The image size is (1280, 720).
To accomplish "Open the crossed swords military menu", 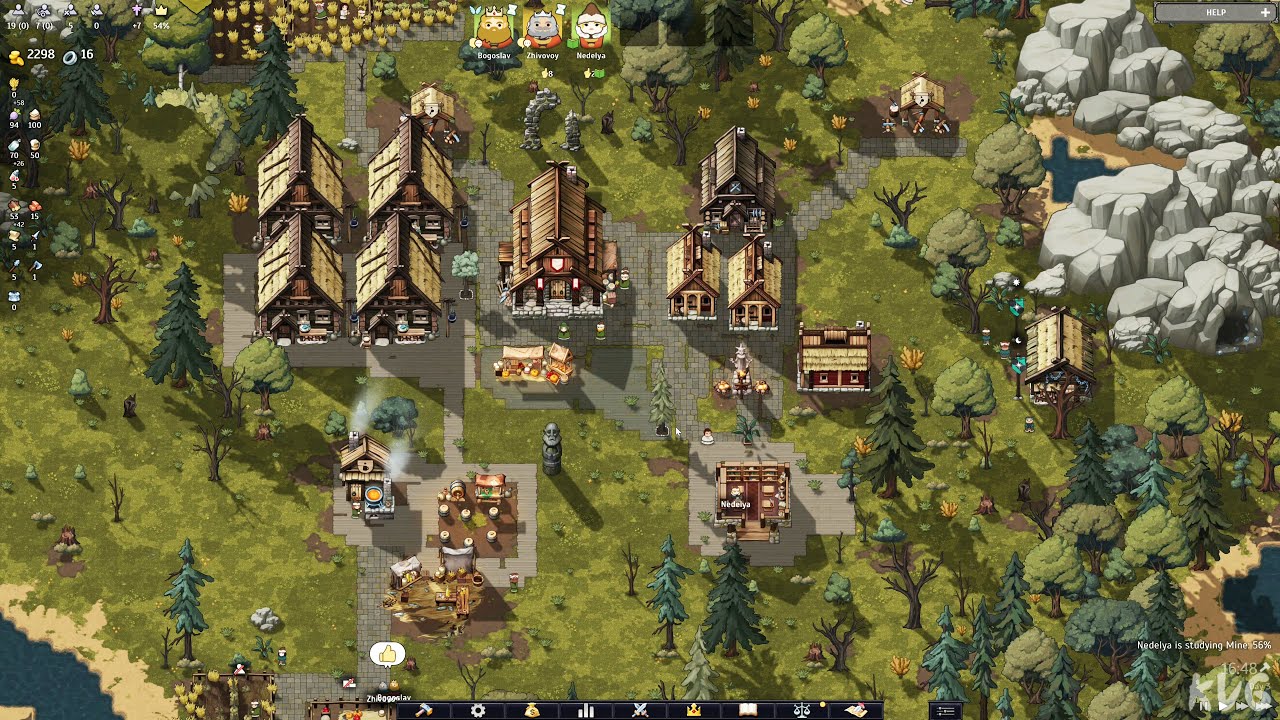I will point(640,710).
